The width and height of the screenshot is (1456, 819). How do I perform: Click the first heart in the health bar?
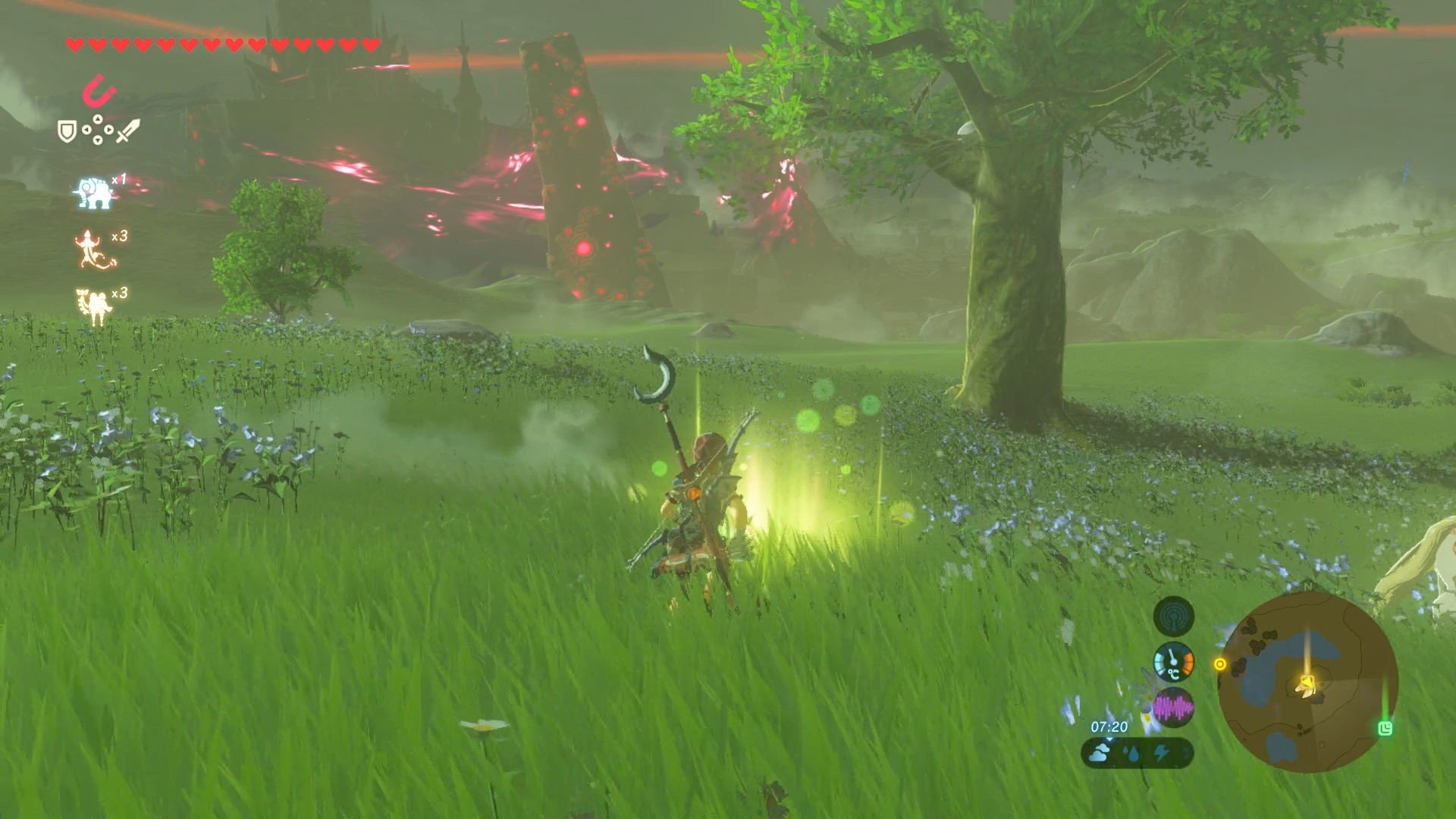point(74,45)
